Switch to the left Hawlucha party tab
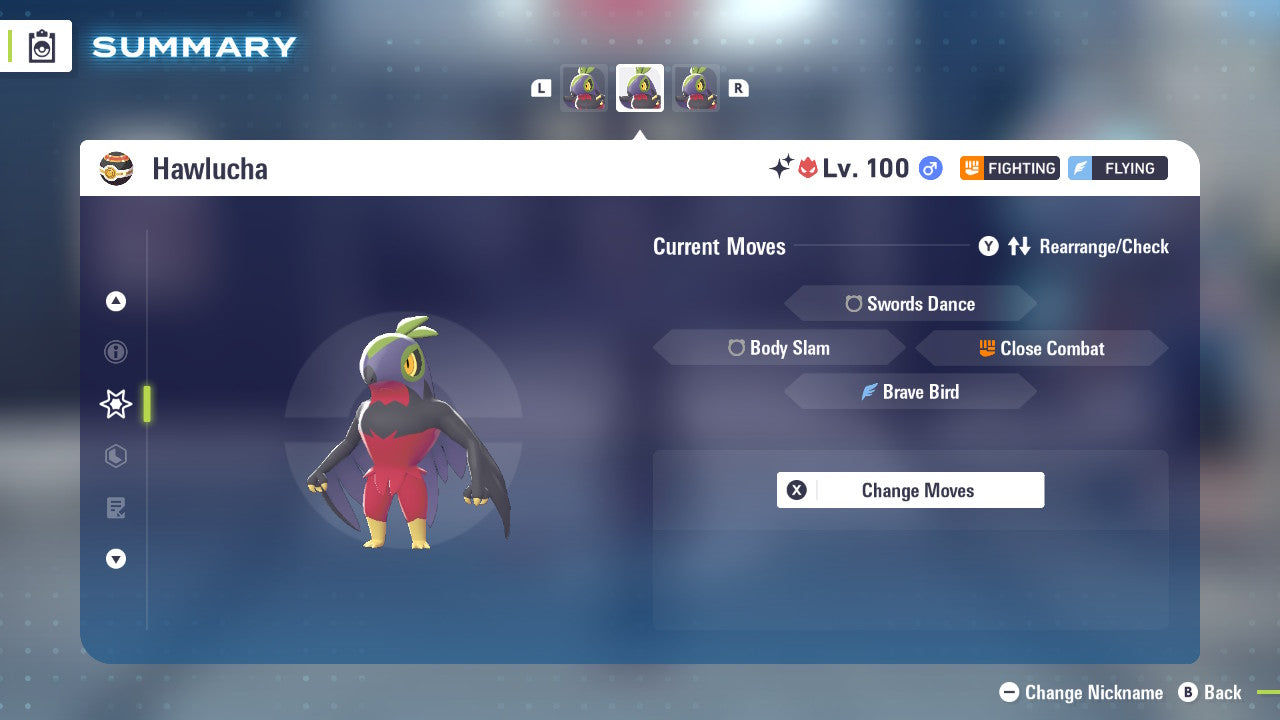Image resolution: width=1280 pixels, height=720 pixels. (x=584, y=87)
